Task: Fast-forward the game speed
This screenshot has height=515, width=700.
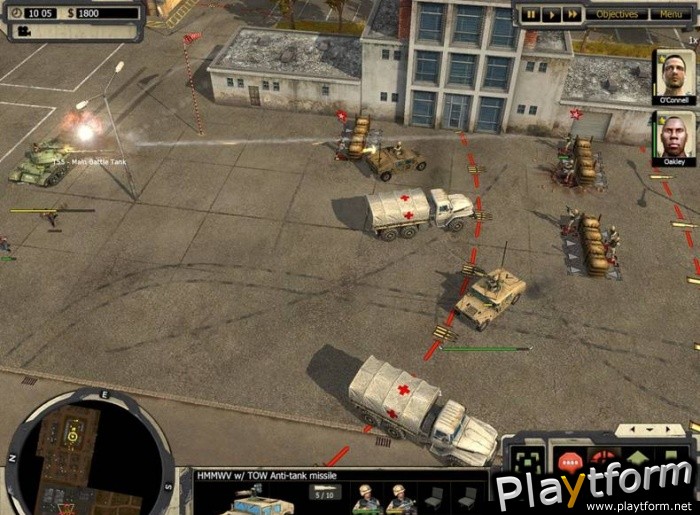Action: pos(571,14)
